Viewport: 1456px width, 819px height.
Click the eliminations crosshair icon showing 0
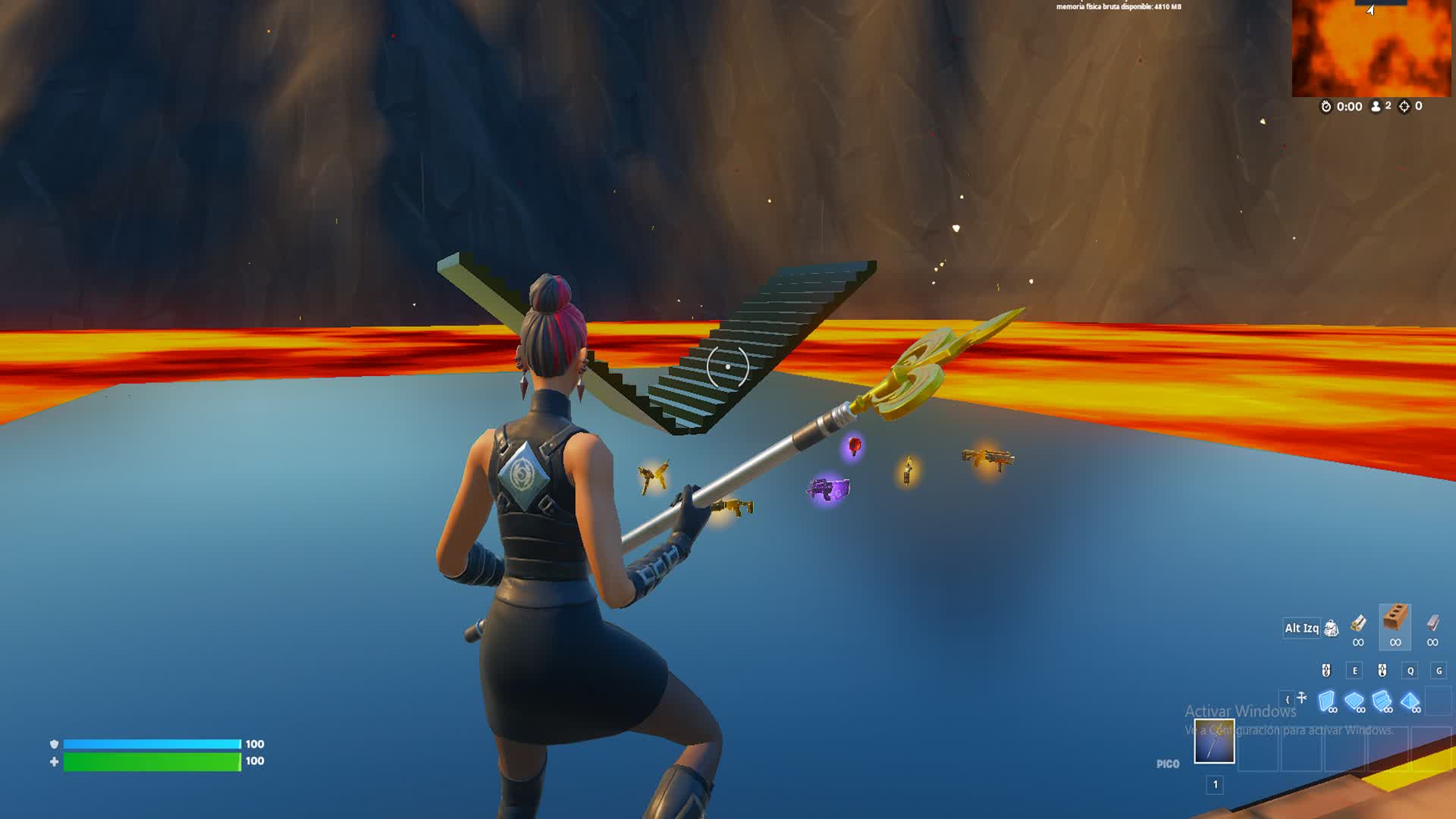pos(1404,106)
